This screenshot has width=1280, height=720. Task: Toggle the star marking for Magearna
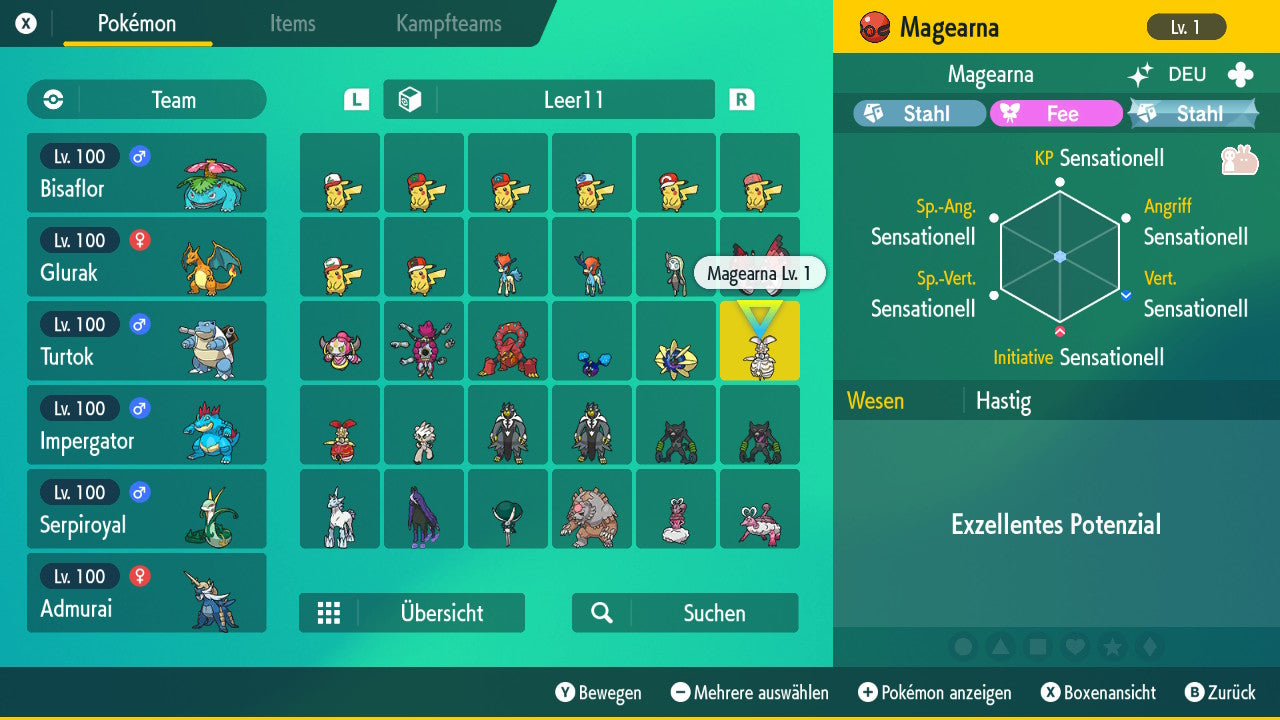pyautogui.click(x=1113, y=647)
